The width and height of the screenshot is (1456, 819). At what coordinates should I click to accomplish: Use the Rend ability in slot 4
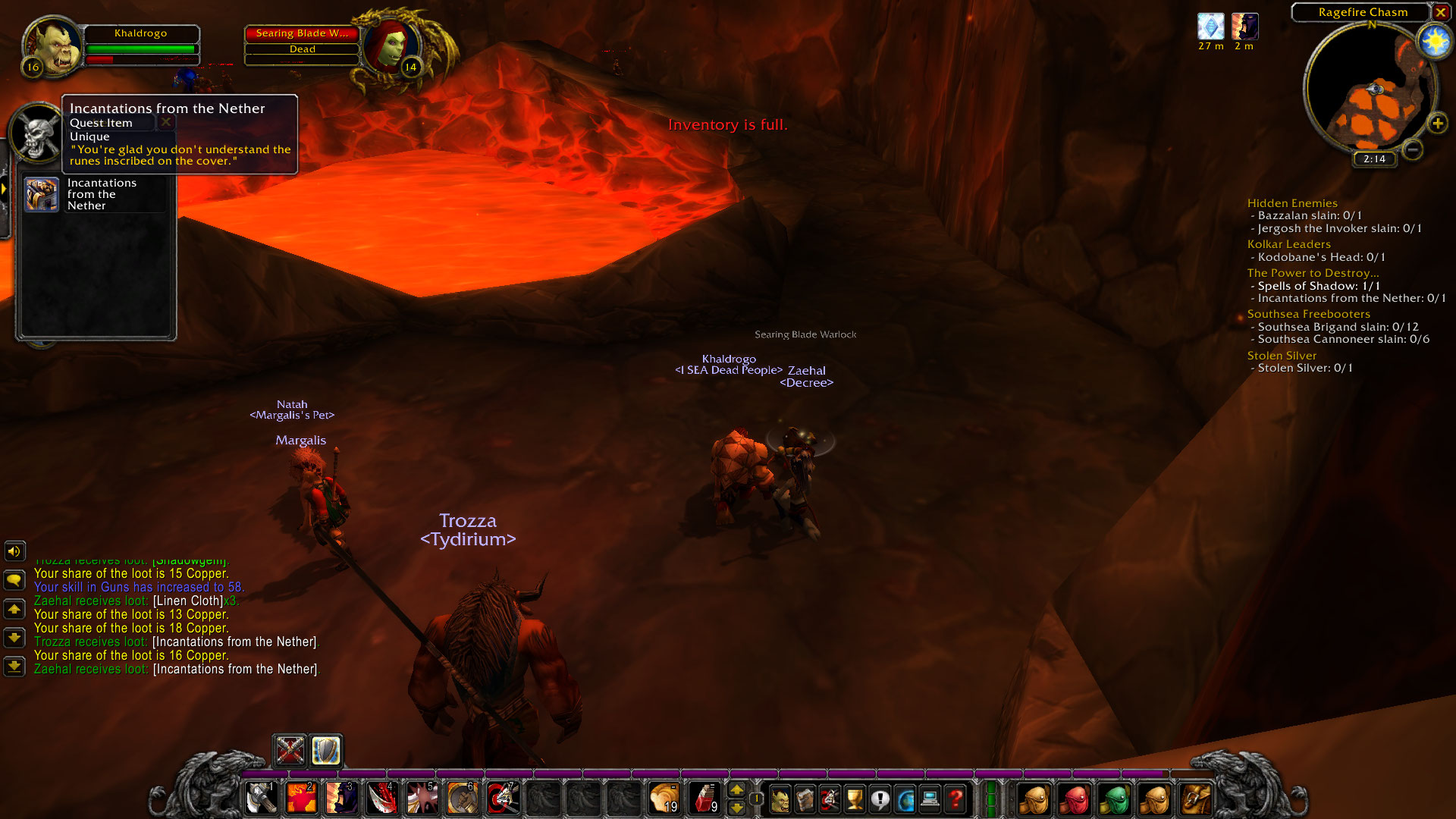[x=381, y=798]
